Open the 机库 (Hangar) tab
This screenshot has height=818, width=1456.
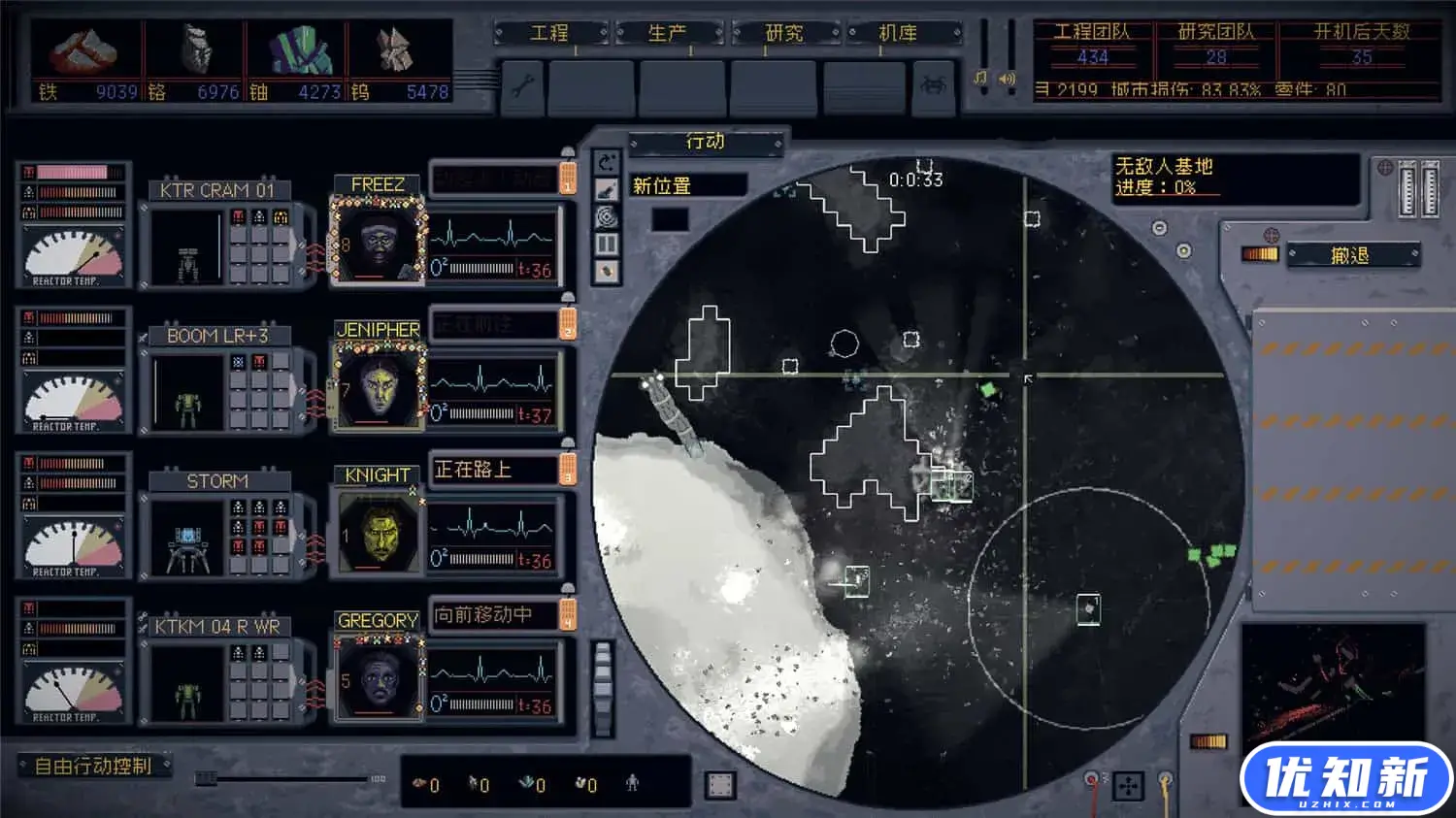899,33
